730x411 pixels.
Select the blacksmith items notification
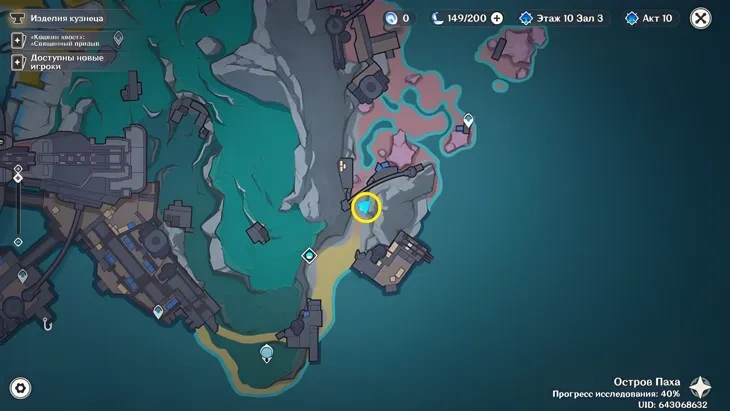[x=60, y=17]
